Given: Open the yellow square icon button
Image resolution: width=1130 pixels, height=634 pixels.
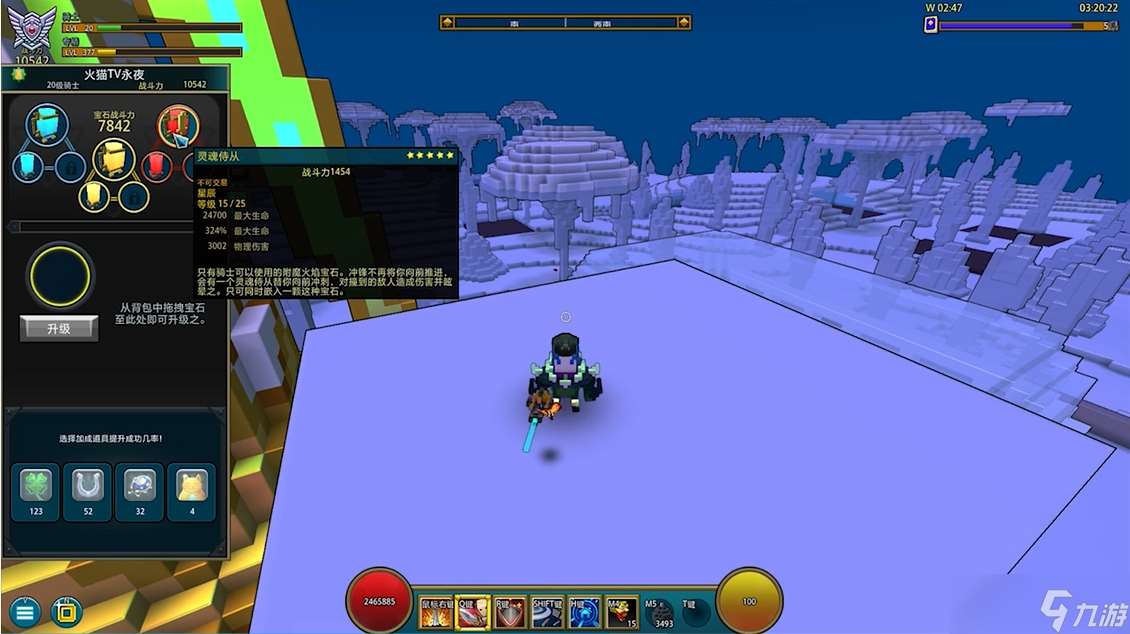Looking at the screenshot, I should coord(66,611).
